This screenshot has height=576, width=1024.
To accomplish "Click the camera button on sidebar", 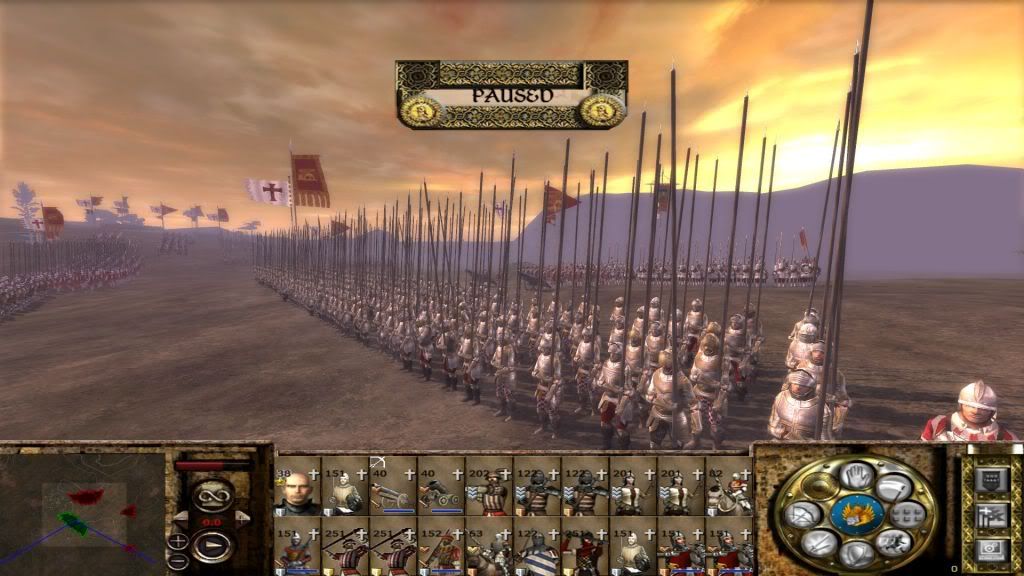I will click(x=992, y=548).
